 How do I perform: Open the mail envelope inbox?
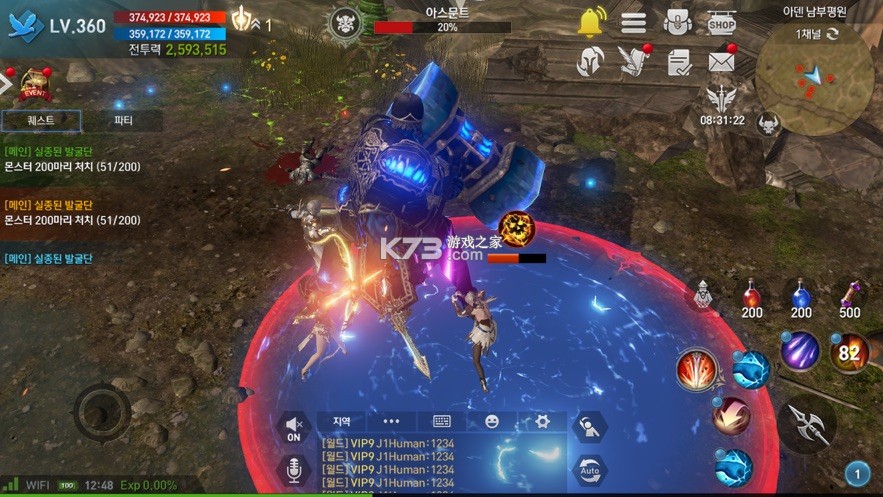(721, 62)
